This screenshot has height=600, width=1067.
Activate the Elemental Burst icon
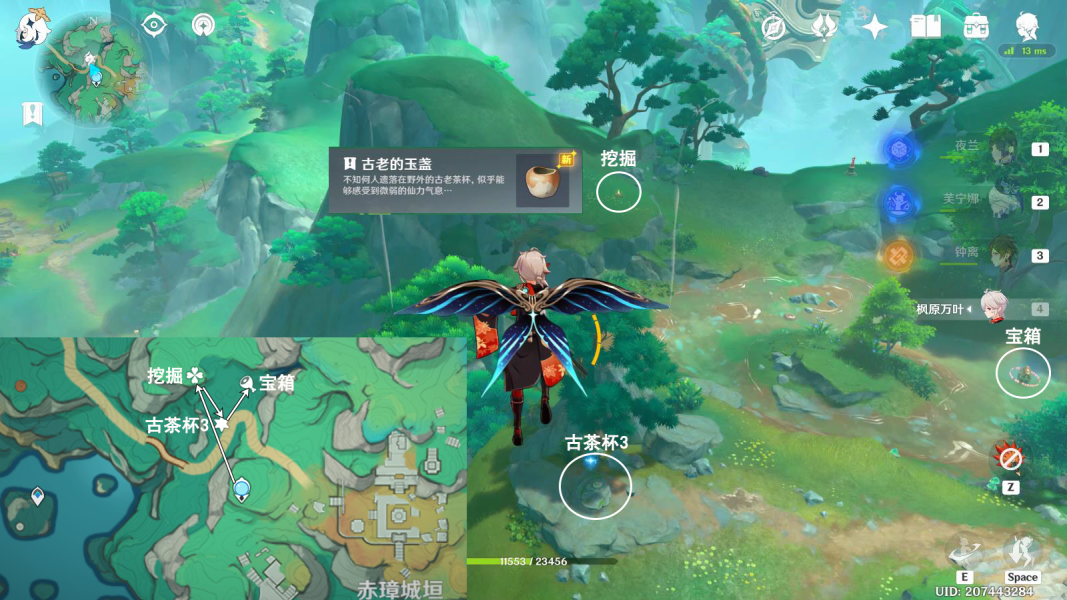(x=1022, y=551)
